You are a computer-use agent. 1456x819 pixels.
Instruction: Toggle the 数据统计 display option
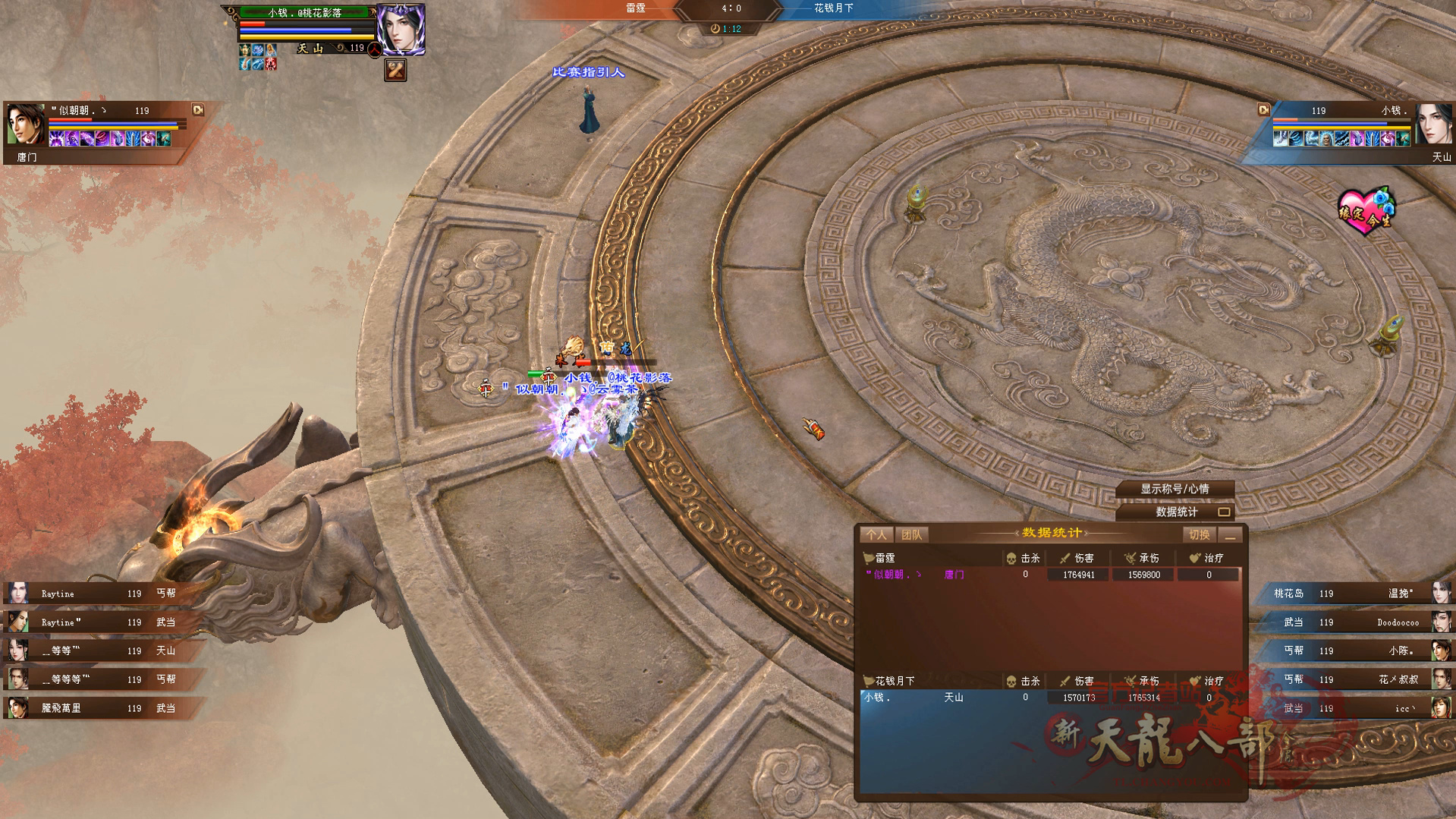(x=1223, y=512)
